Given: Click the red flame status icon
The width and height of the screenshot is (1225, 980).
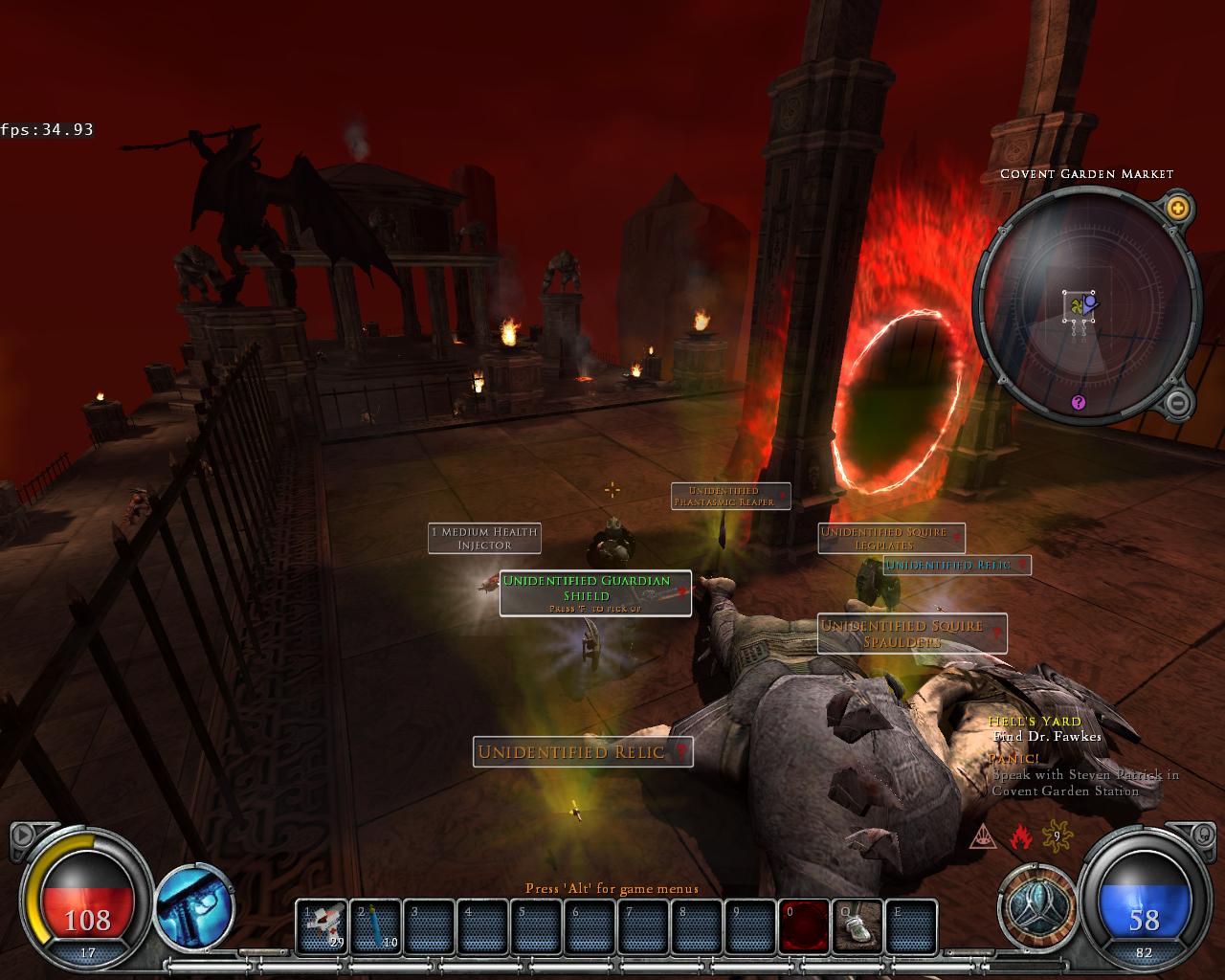Looking at the screenshot, I should click(1021, 837).
